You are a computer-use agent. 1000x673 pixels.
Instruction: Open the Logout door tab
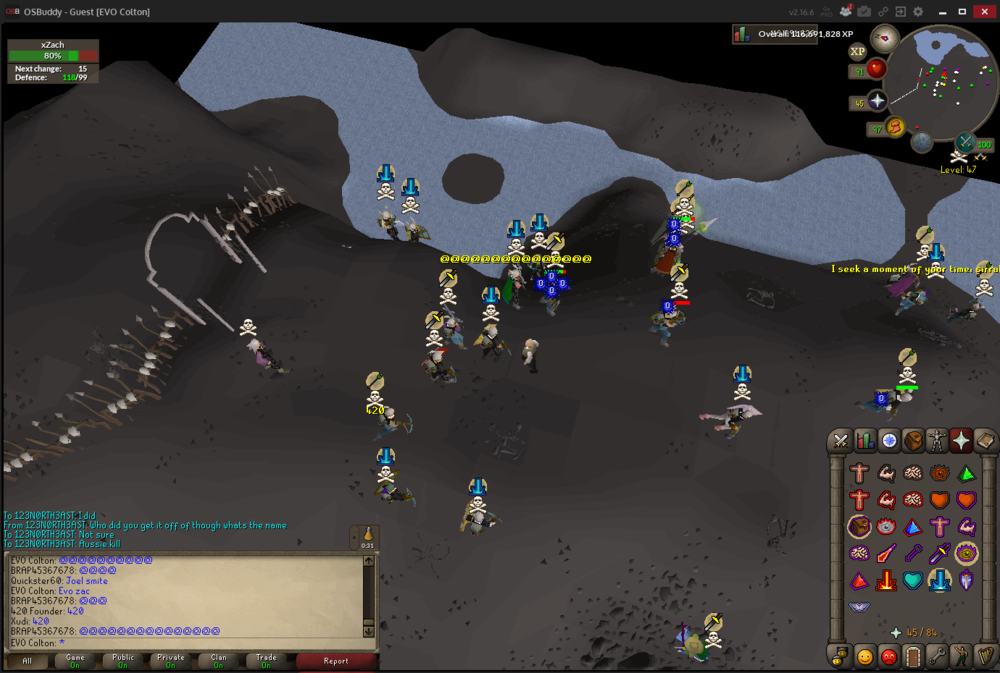[913, 657]
